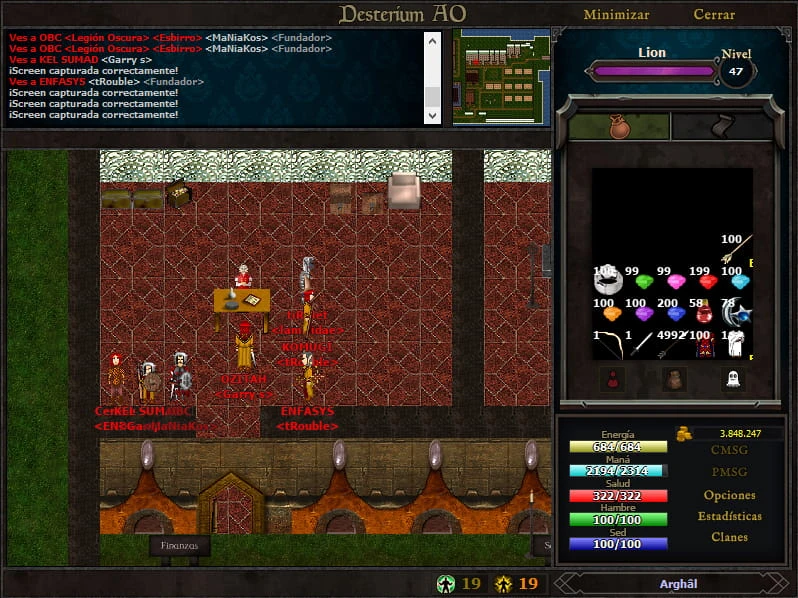Screen dimensions: 798x598
Task: Click the PMSG button
Action: click(729, 472)
